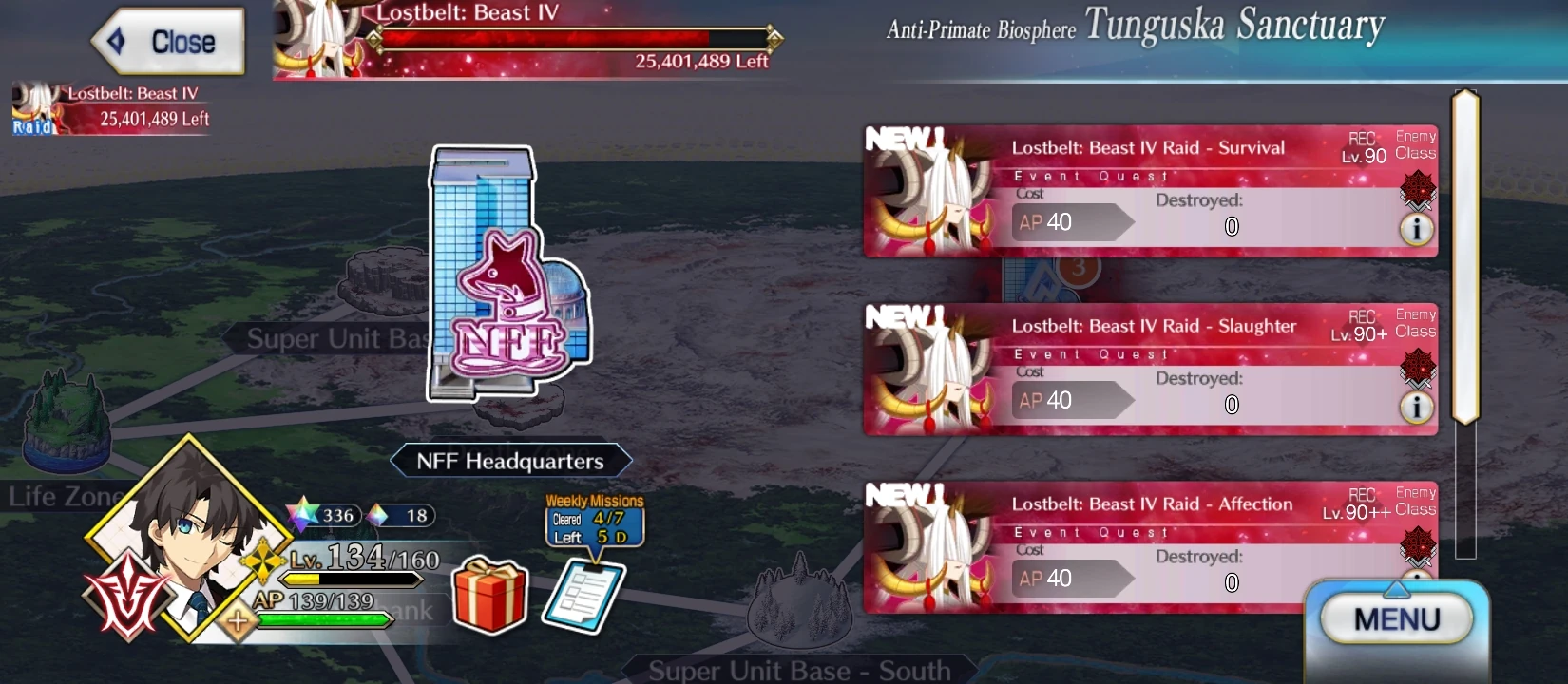View enemy class icon on Affection raid

coord(1417,544)
